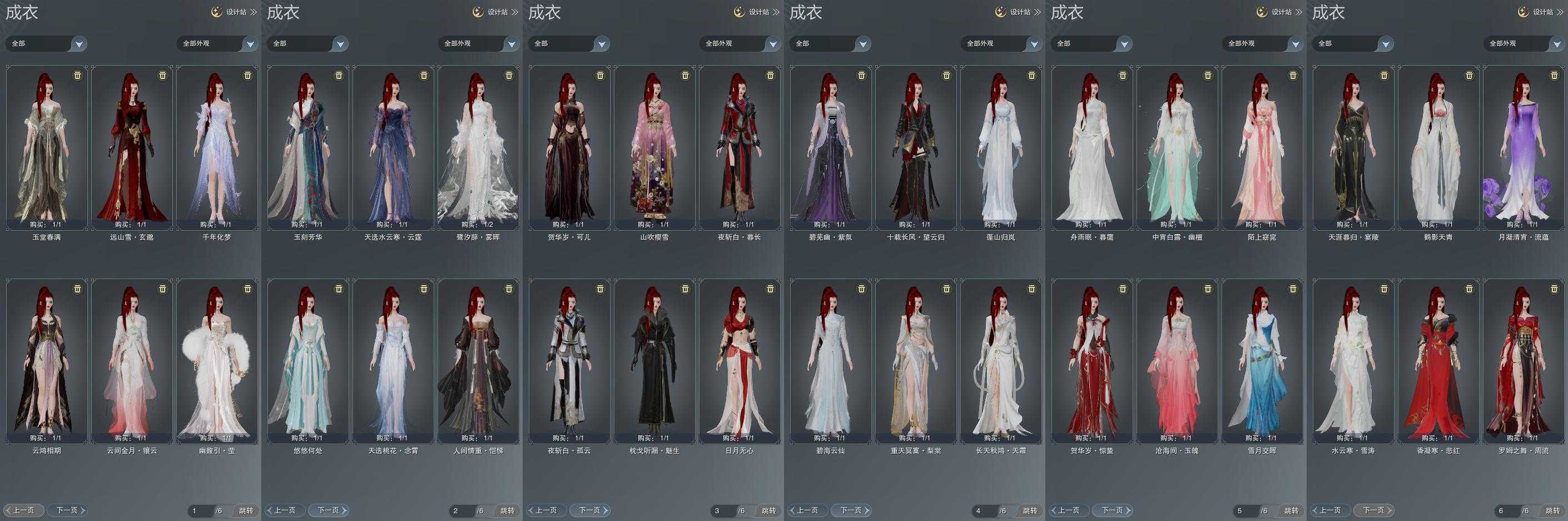Screen dimensions: 1568x521
Task: Choose the 碧海云仙 outfit
Action: [830, 360]
